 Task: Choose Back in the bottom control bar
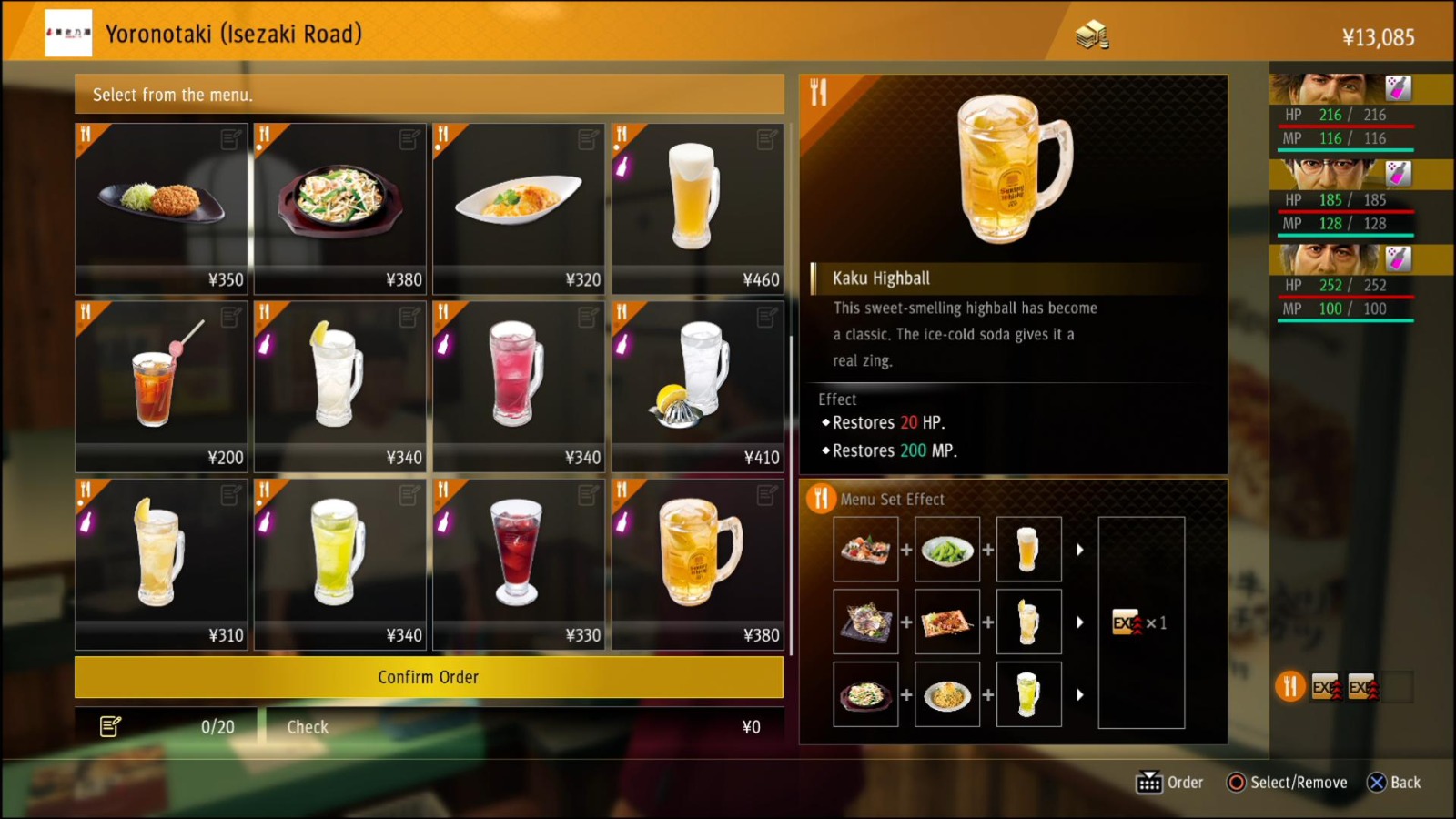coord(1394,782)
